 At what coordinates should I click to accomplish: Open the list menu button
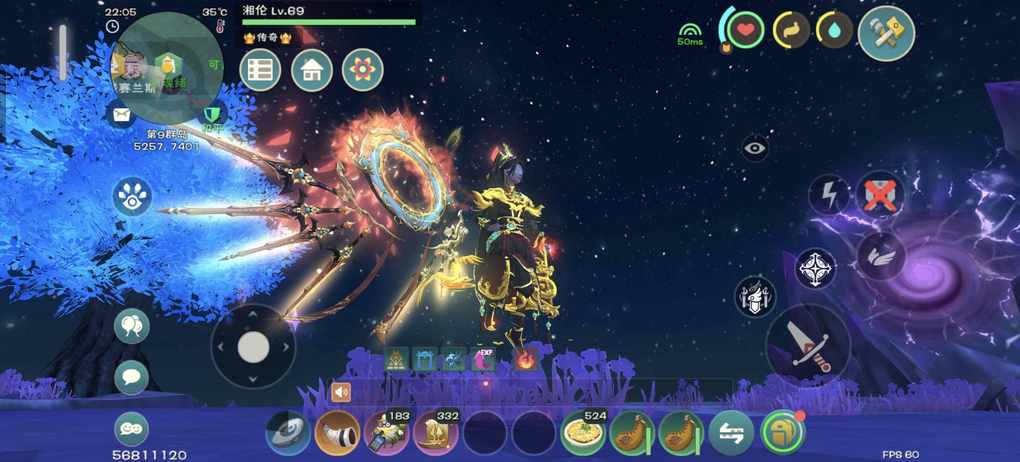(x=260, y=71)
